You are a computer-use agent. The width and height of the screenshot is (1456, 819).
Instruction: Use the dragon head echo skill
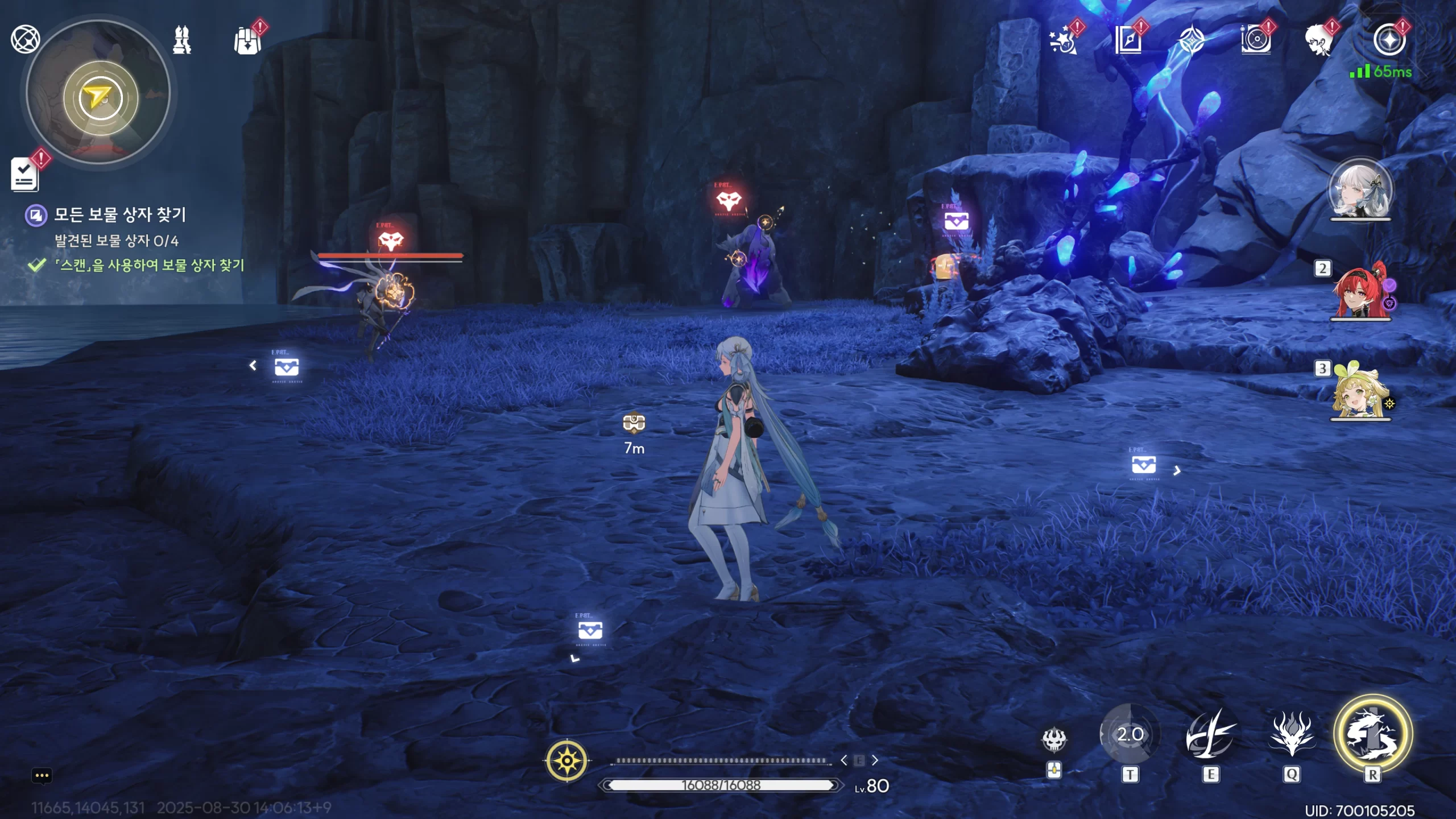1292,734
